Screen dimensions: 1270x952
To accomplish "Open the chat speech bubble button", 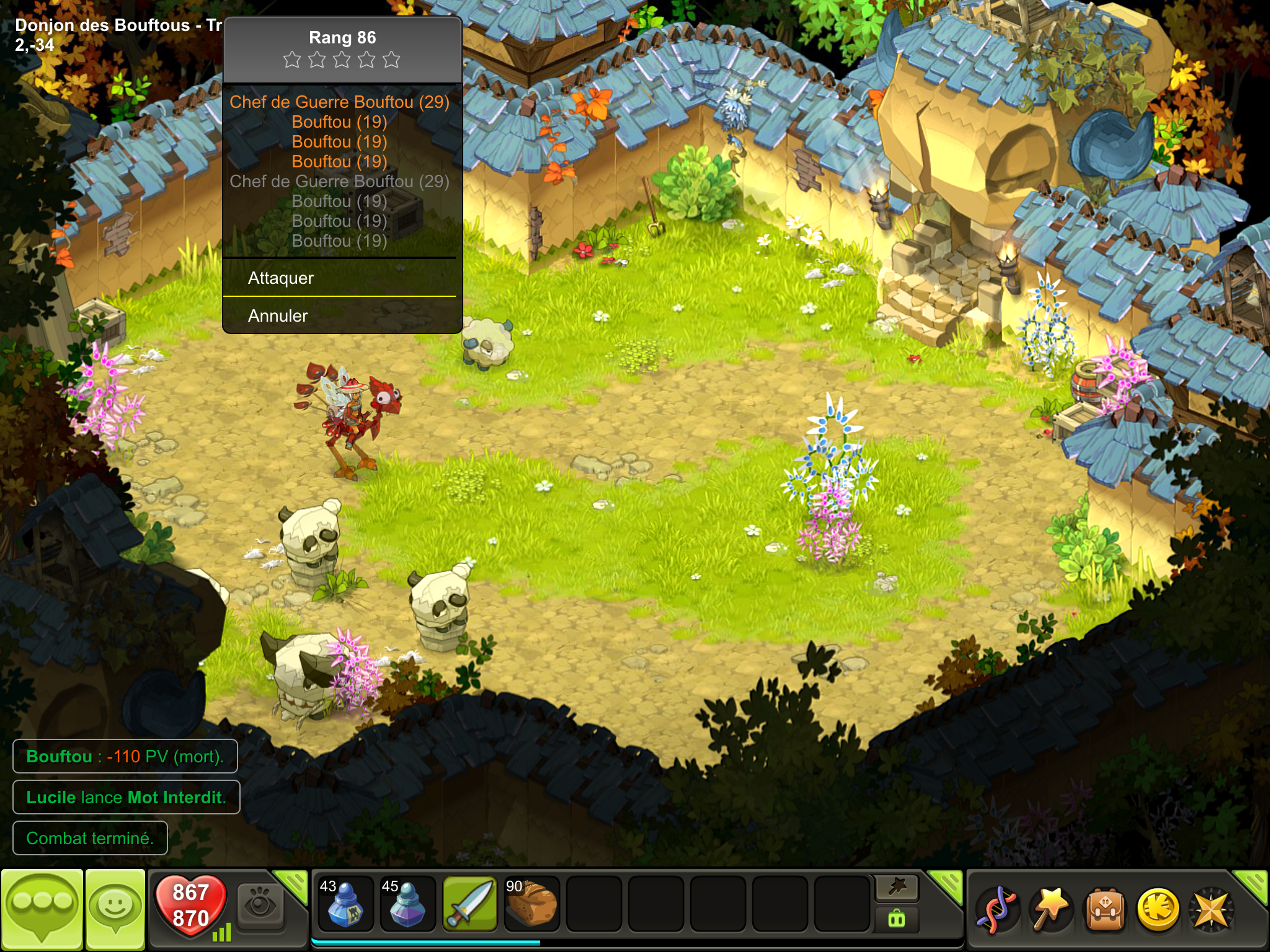I will tap(42, 909).
